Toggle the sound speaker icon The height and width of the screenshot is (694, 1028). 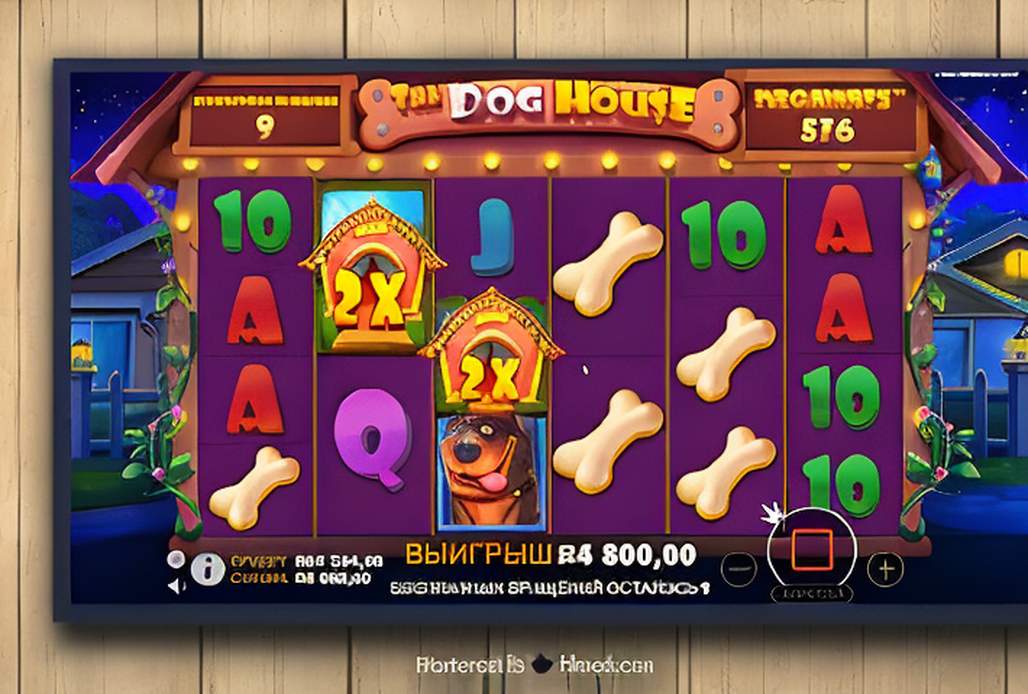pyautogui.click(x=177, y=585)
